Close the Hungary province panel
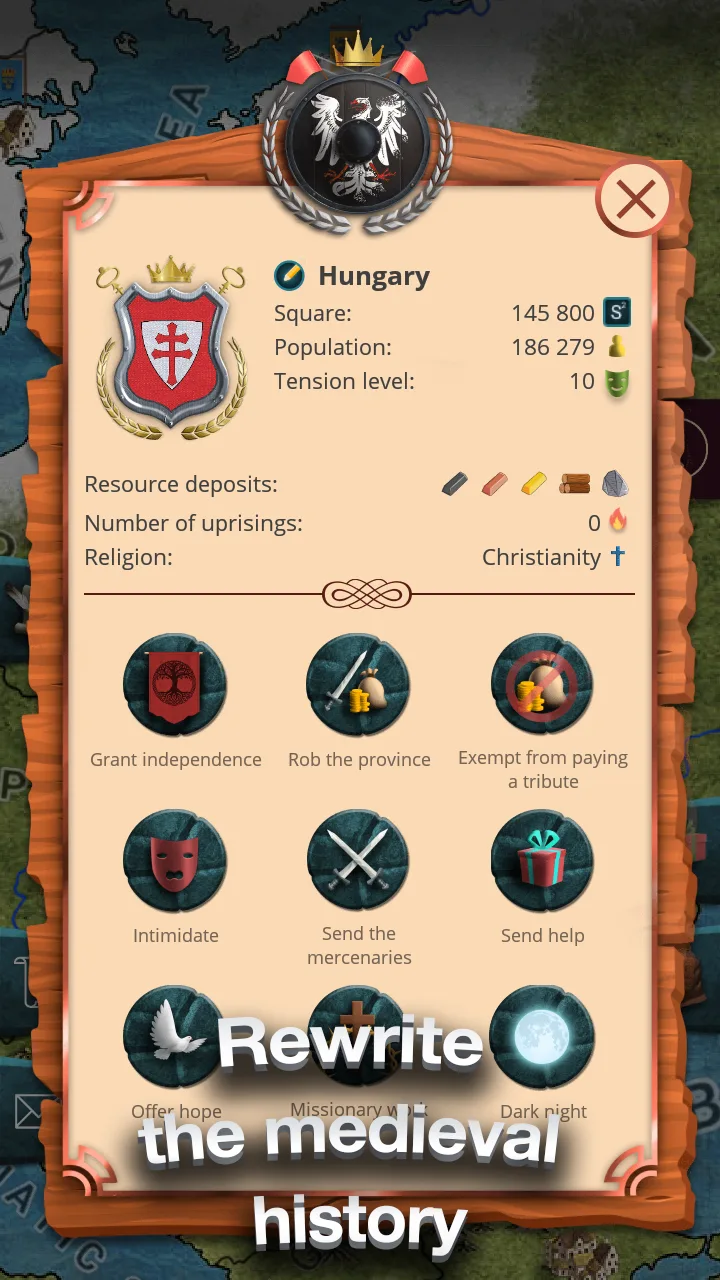Image resolution: width=720 pixels, height=1280 pixels. coord(635,200)
